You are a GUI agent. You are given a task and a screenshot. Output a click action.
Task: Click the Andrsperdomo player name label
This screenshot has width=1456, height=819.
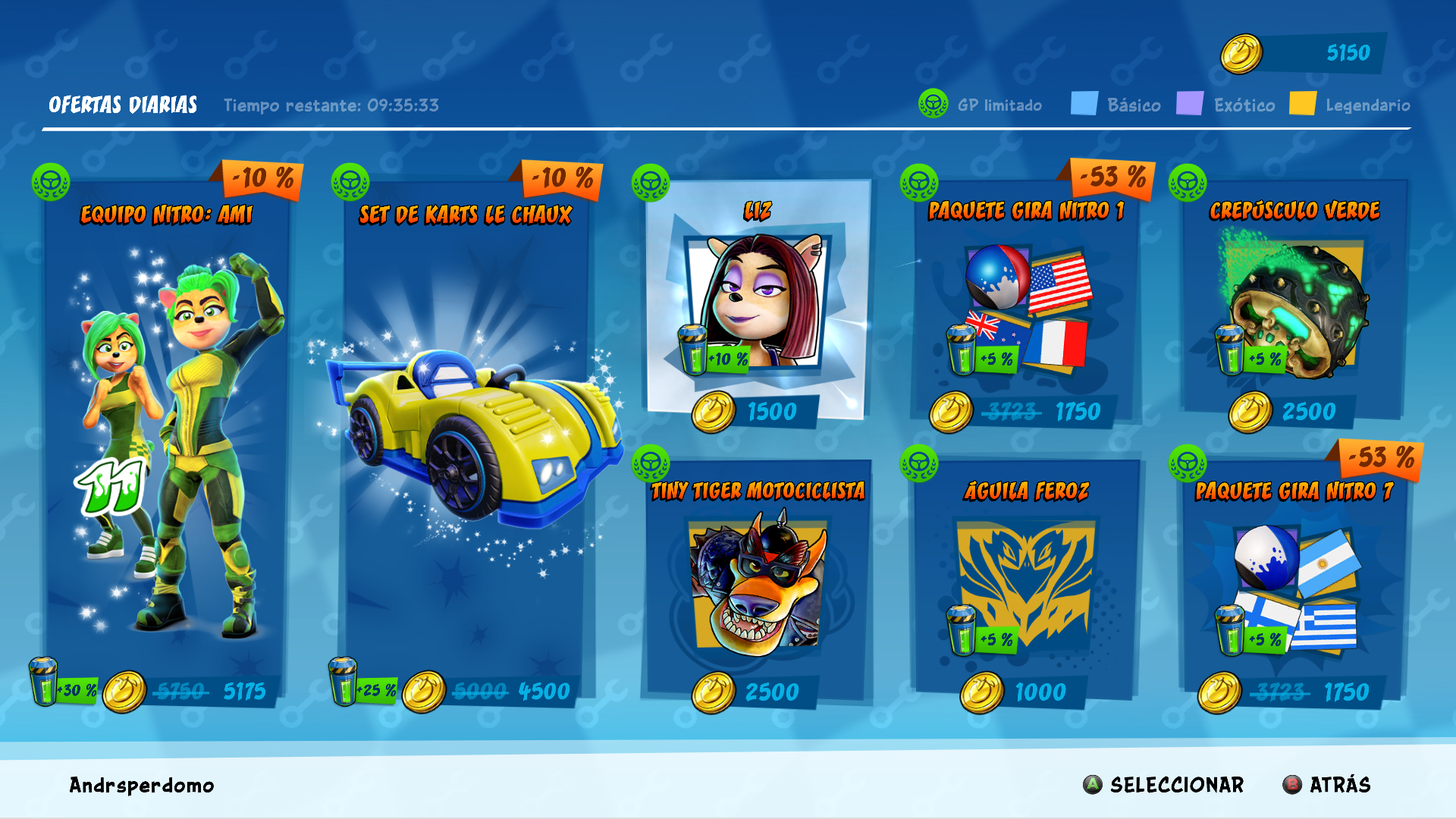coord(140,785)
